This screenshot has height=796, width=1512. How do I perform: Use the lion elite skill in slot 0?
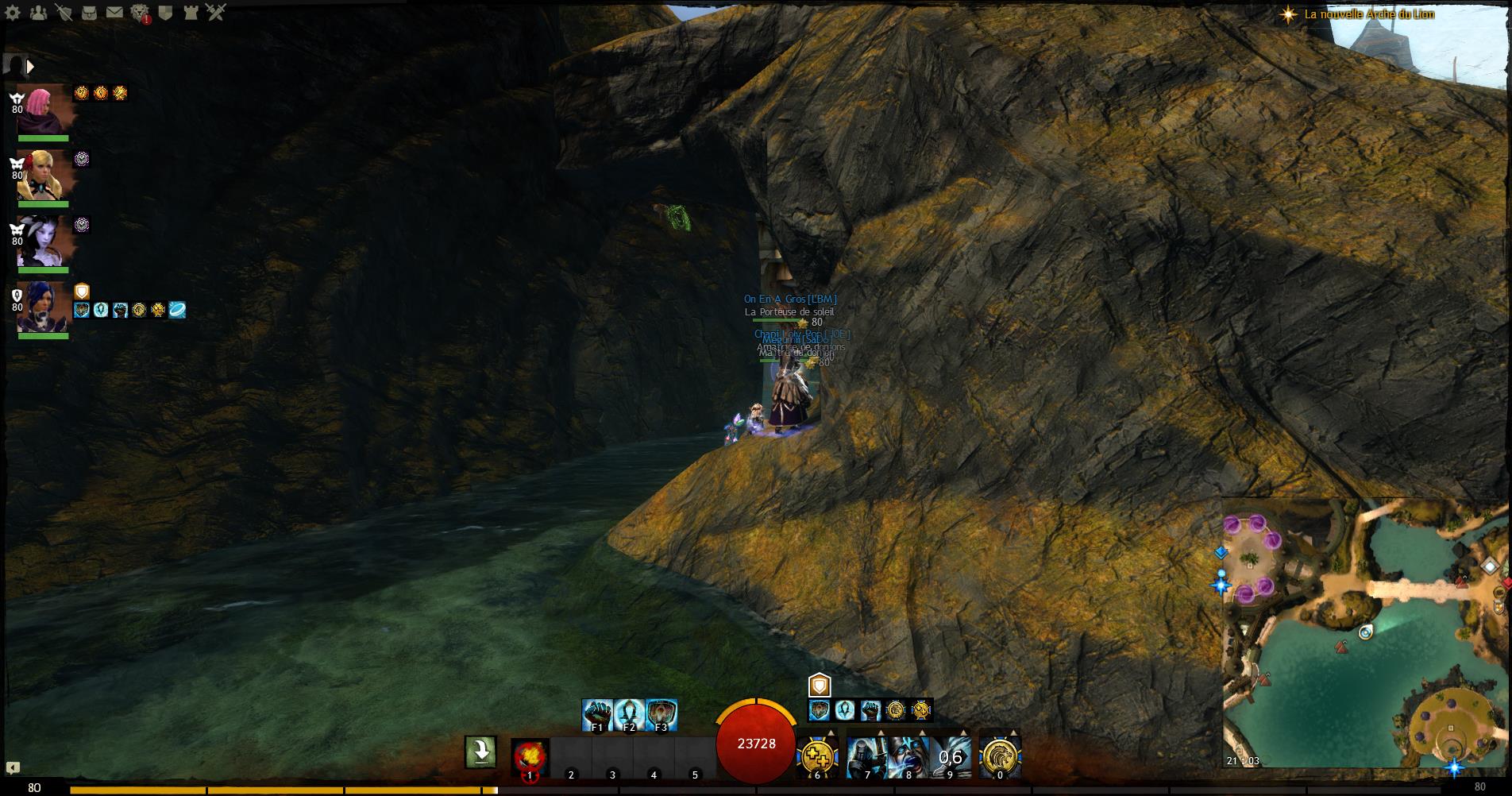pyautogui.click(x=1000, y=757)
